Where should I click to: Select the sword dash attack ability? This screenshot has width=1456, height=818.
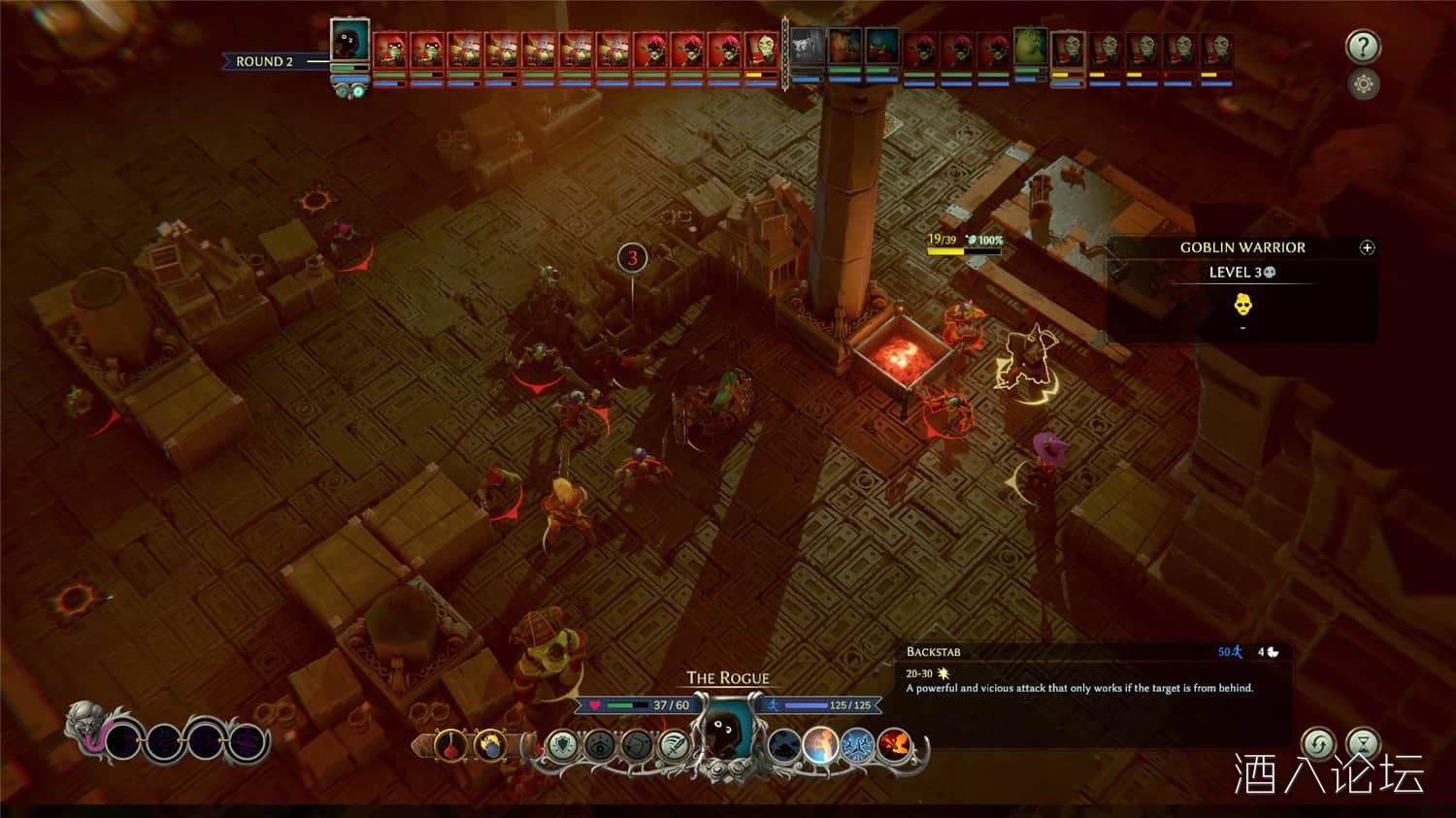click(x=674, y=746)
